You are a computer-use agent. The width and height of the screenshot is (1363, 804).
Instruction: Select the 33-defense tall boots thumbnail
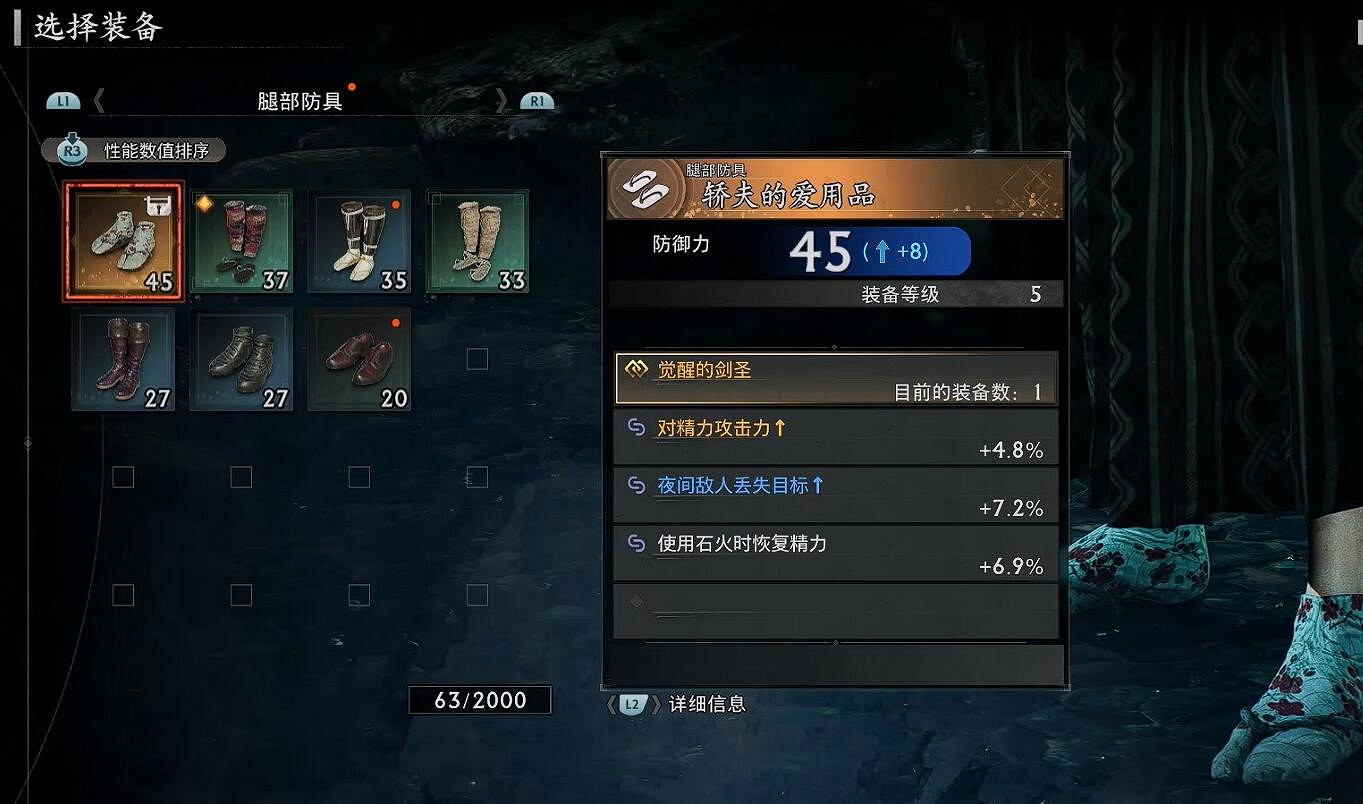pyautogui.click(x=477, y=240)
